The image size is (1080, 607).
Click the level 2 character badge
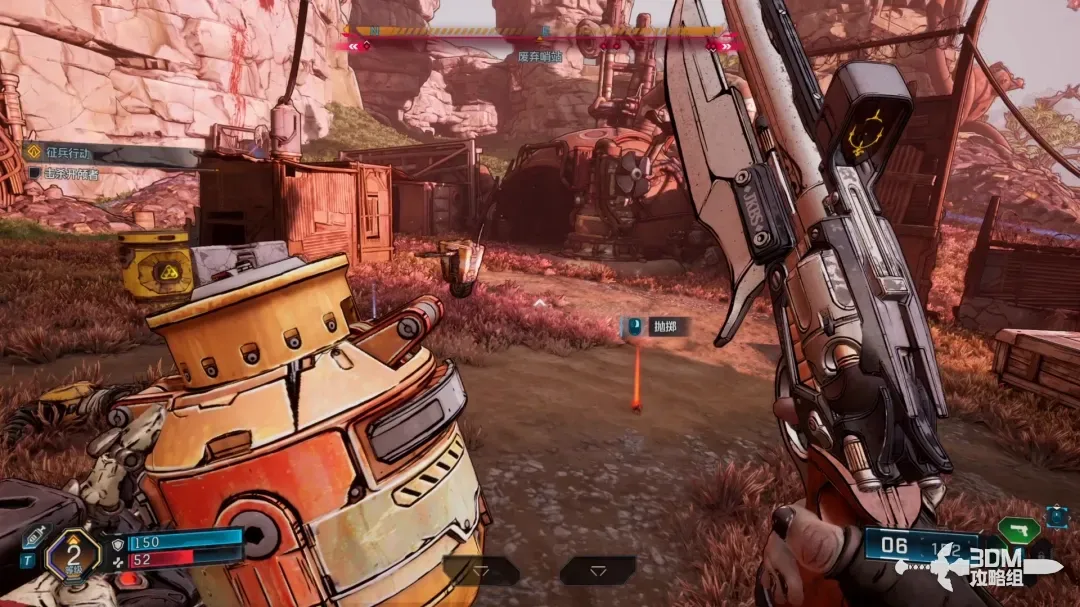click(x=72, y=551)
